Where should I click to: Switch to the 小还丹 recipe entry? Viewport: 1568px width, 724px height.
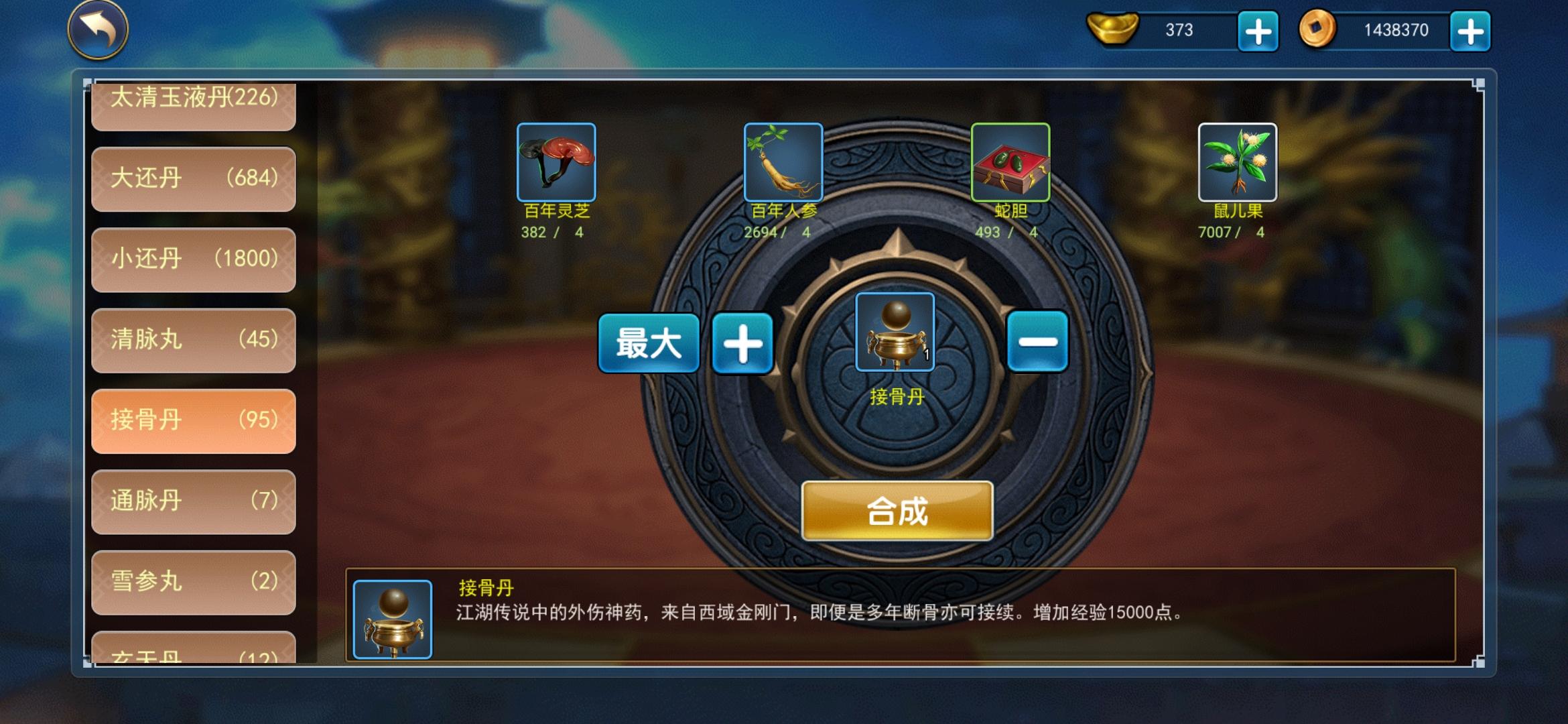point(193,259)
